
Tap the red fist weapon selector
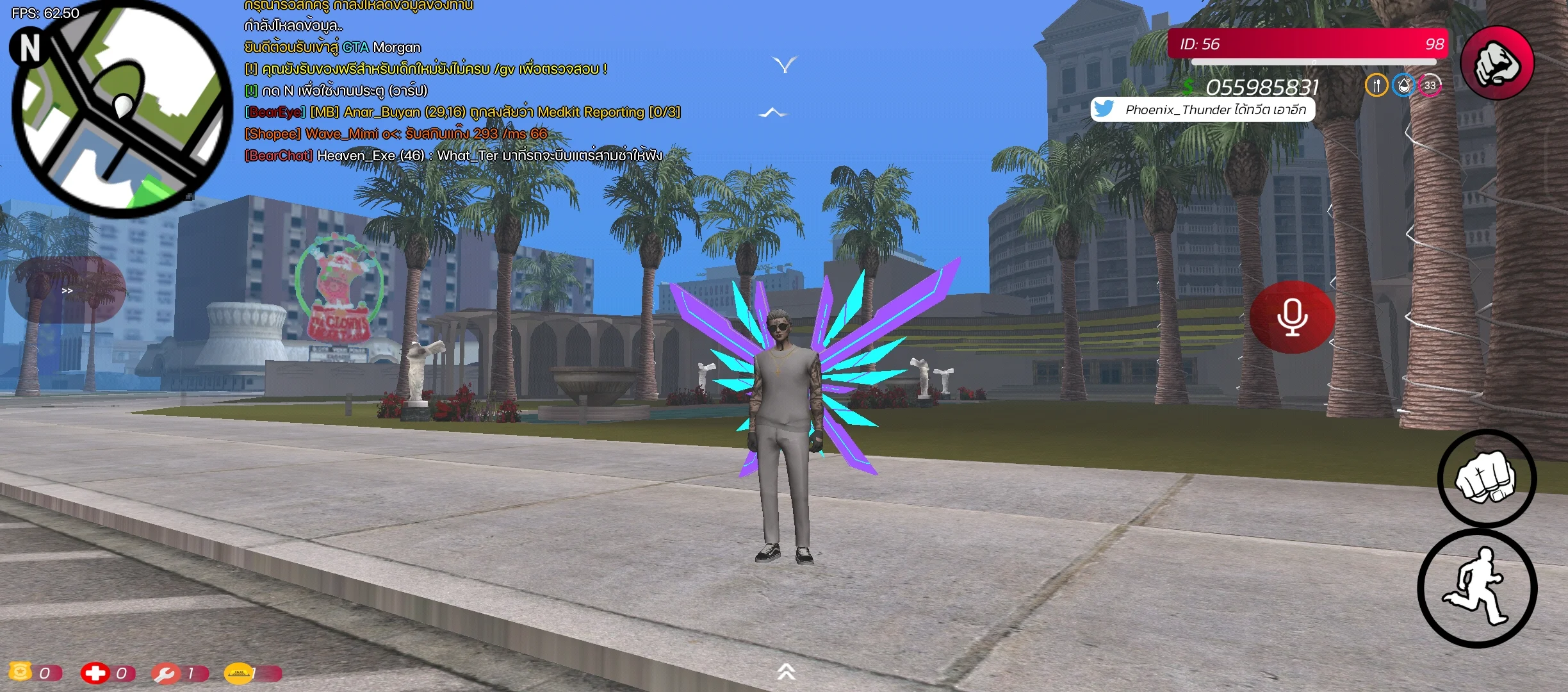[x=1496, y=63]
